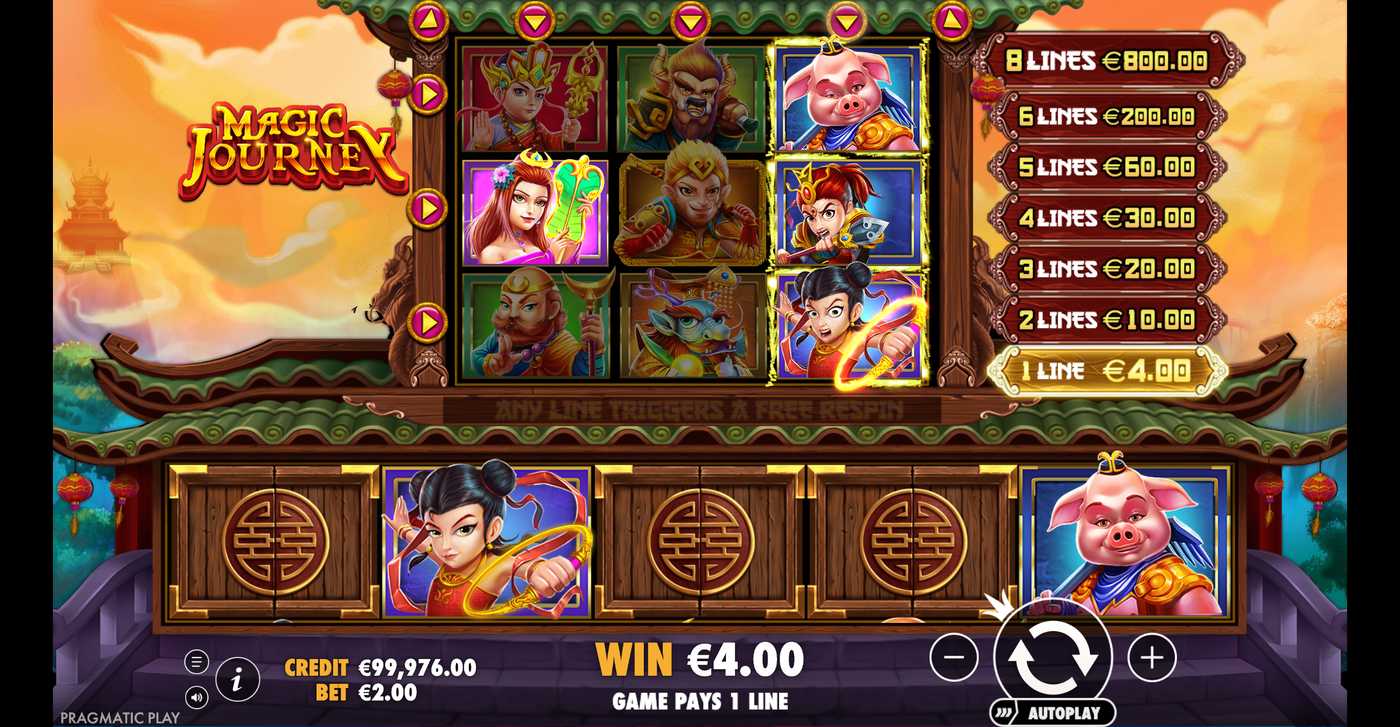Decrease the bet with the minus stepper
Screen dimensions: 1400x727
(953, 658)
